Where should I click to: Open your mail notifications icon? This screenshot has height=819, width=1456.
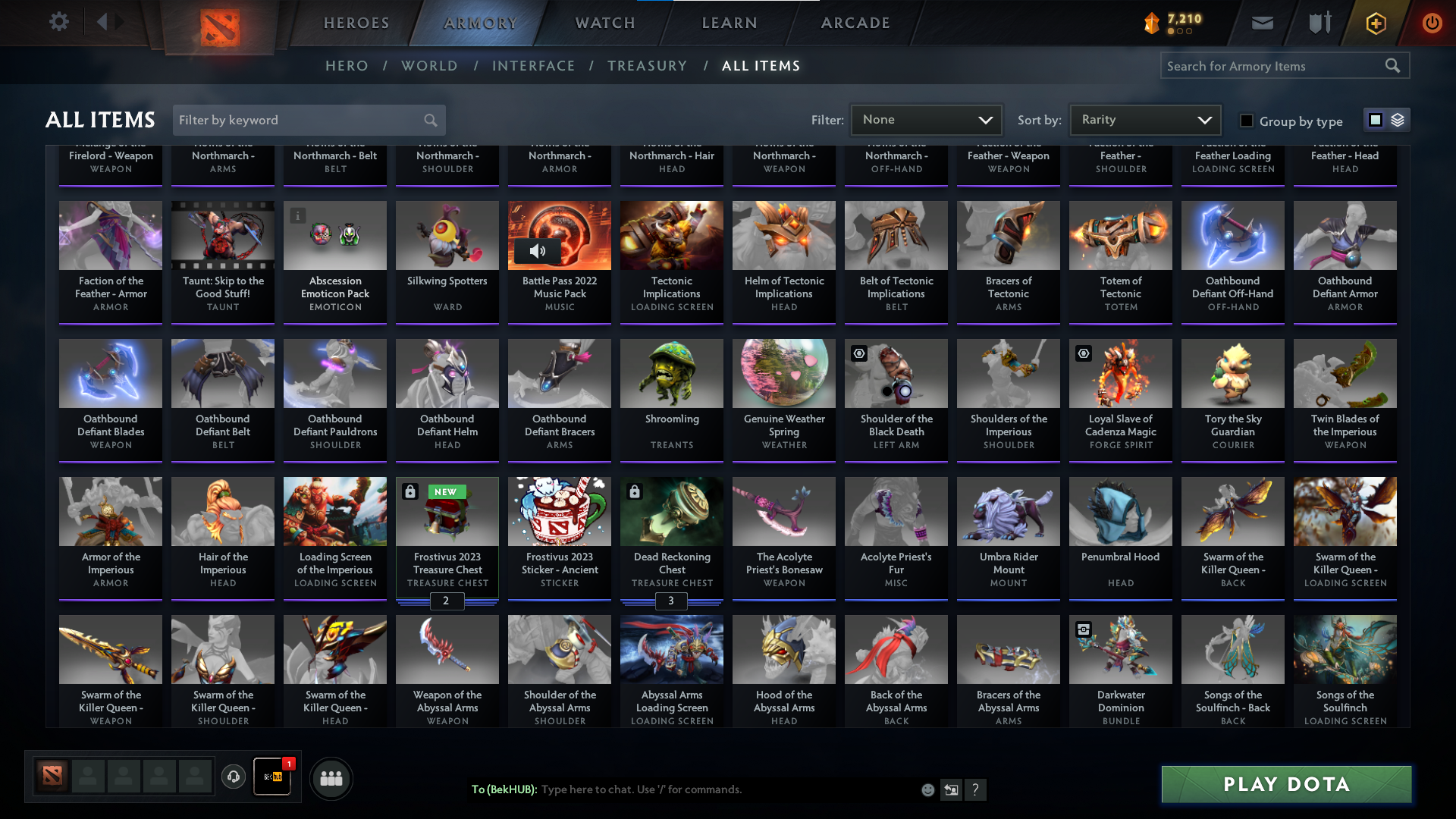tap(1261, 23)
